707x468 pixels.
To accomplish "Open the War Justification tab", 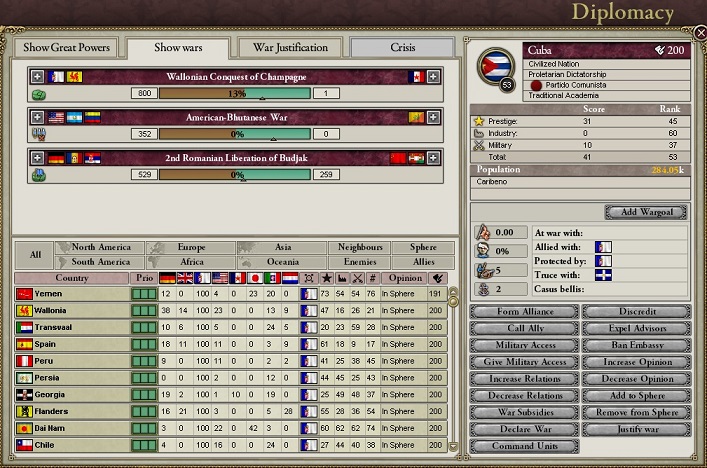I will click(290, 48).
